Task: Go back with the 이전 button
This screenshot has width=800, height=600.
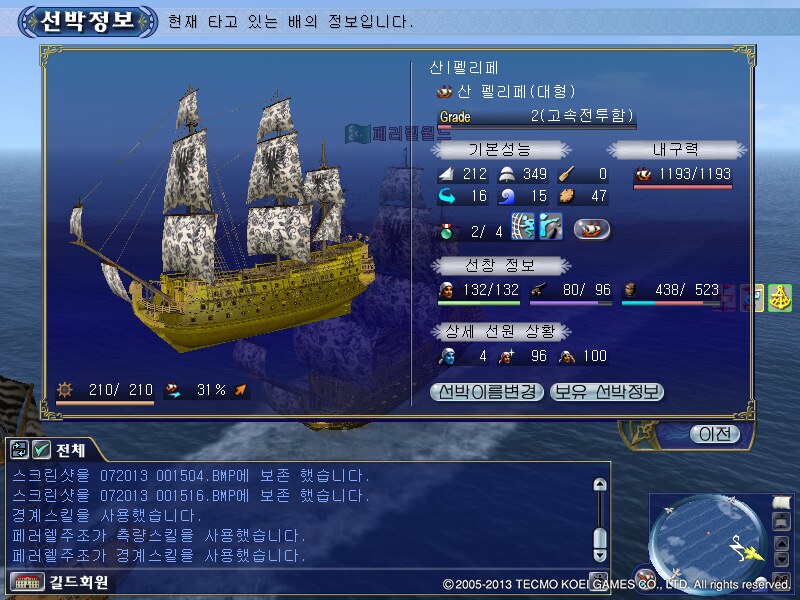Action: tap(715, 434)
